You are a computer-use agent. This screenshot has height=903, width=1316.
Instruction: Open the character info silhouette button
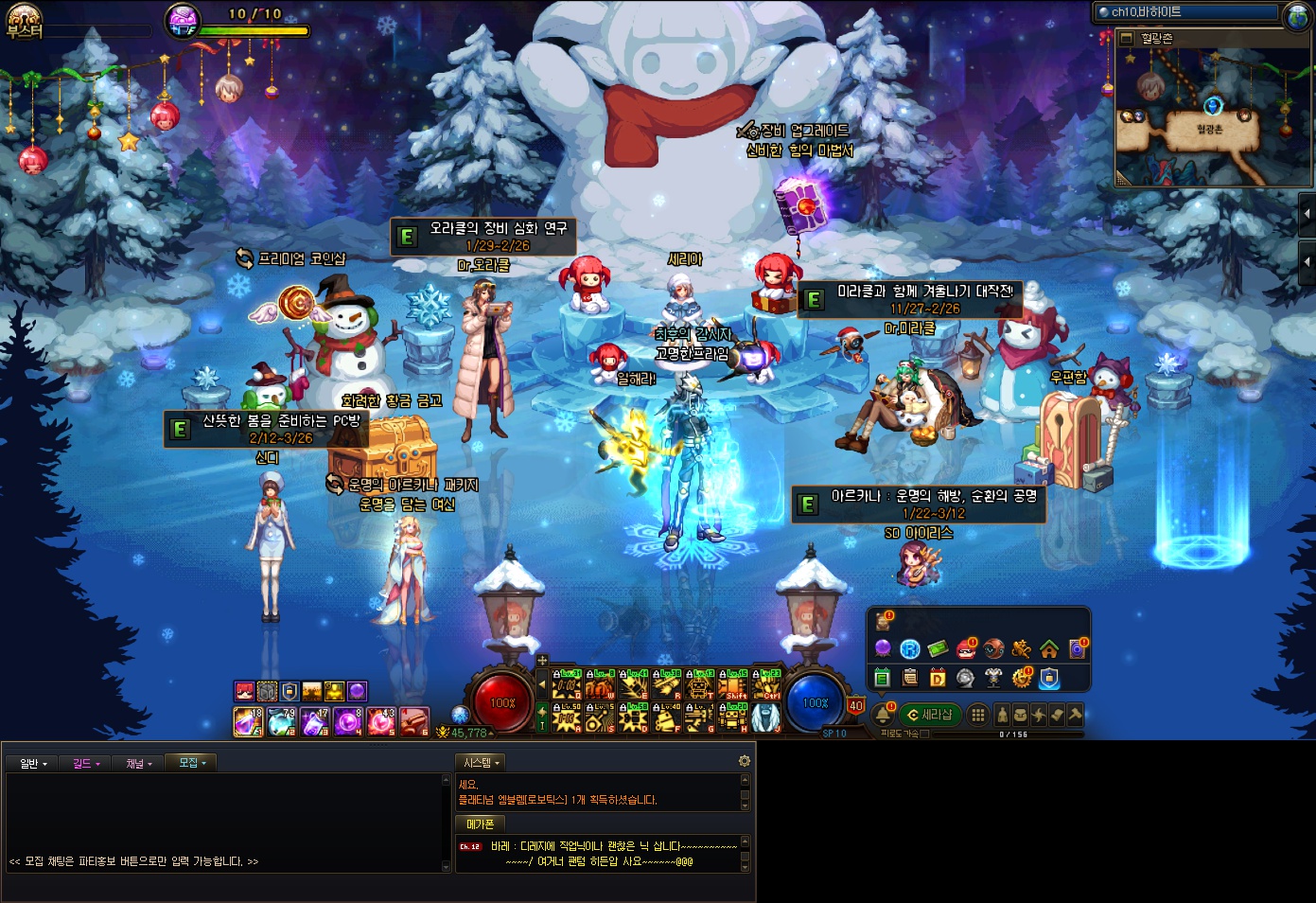(1002, 715)
